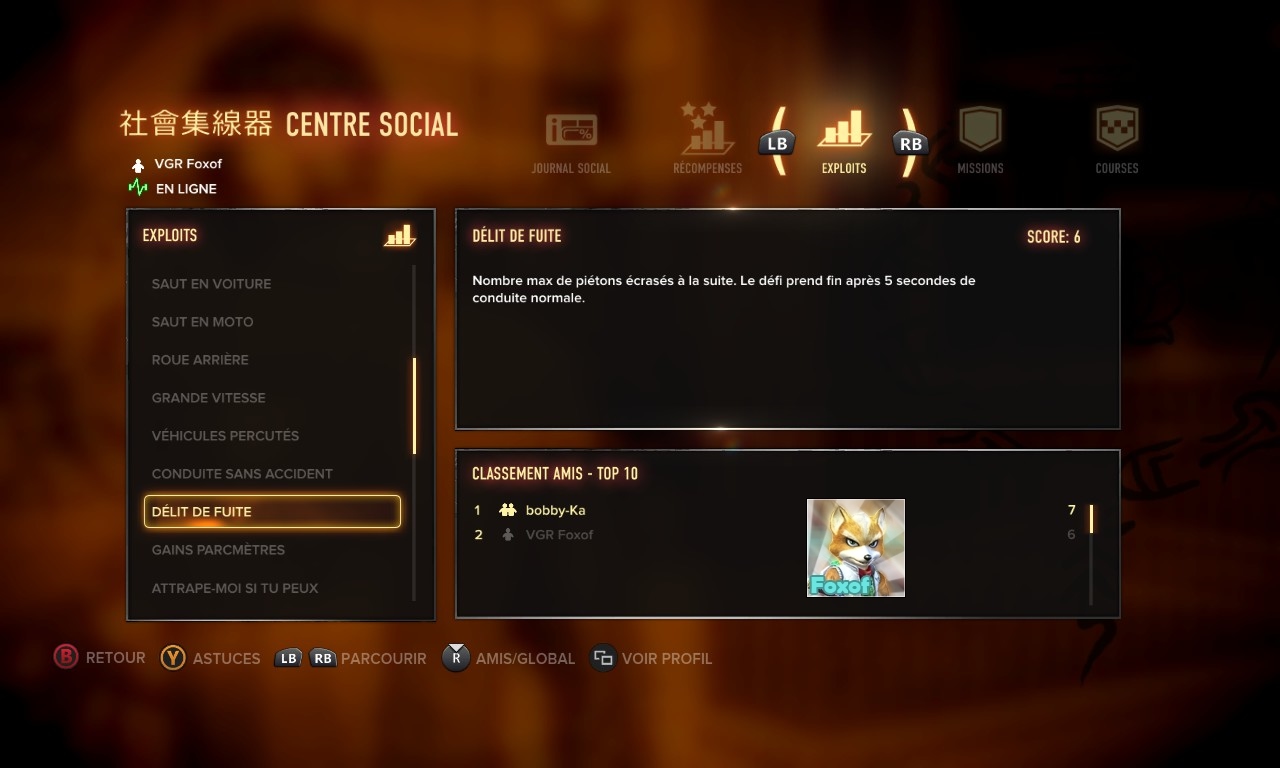Choose Conduite sans accident exploit

tap(242, 474)
